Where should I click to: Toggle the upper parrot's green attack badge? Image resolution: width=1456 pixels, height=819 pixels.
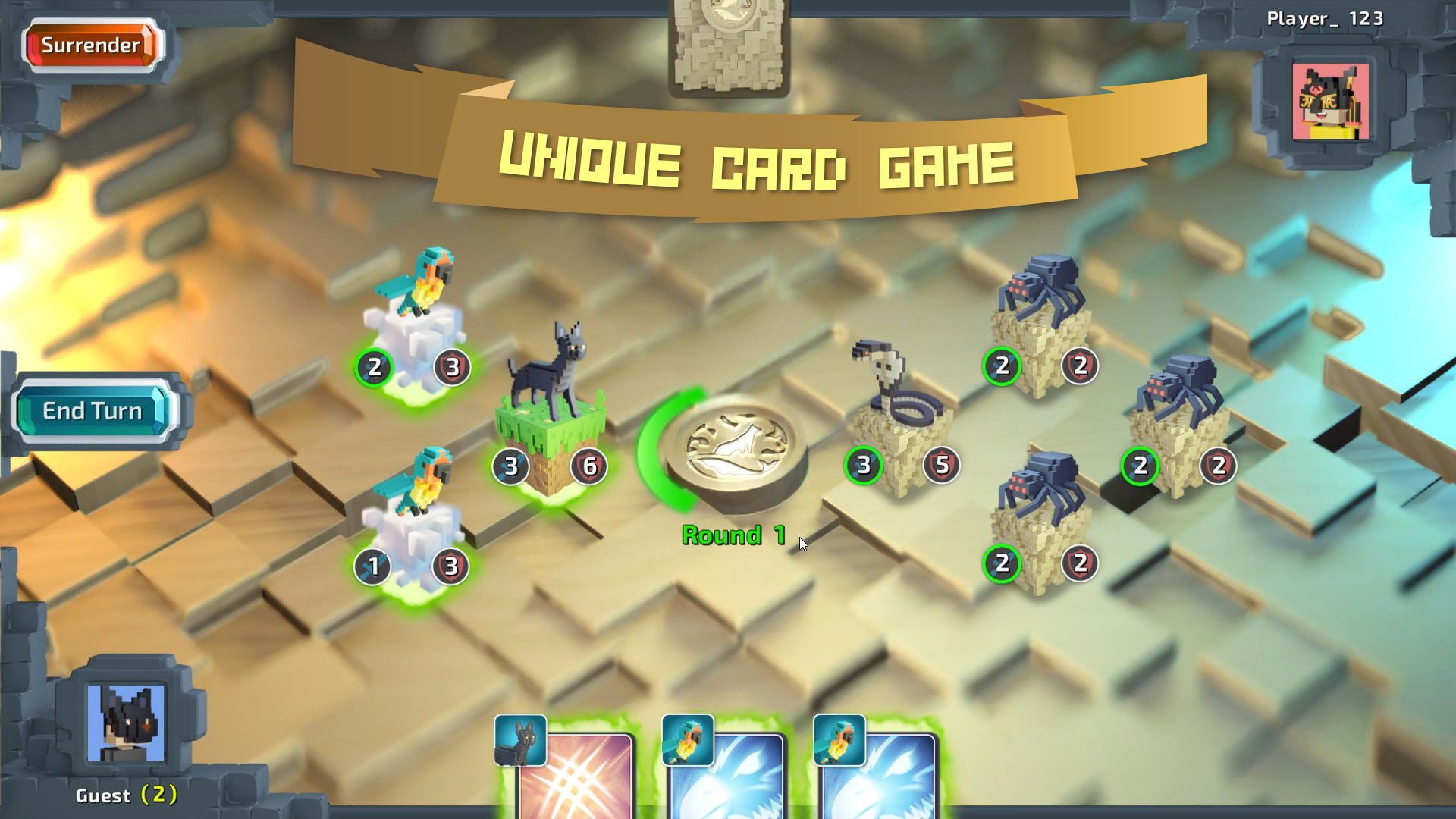(x=373, y=369)
